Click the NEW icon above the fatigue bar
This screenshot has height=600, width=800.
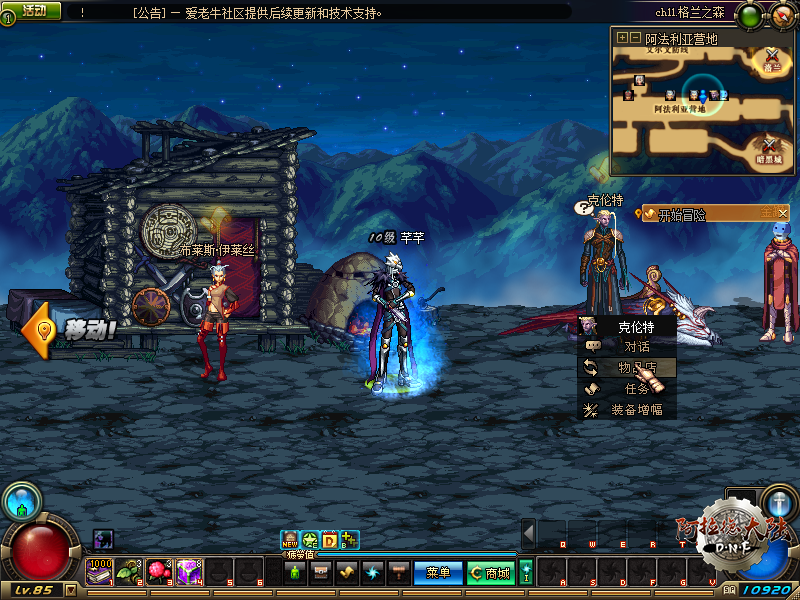click(290, 540)
